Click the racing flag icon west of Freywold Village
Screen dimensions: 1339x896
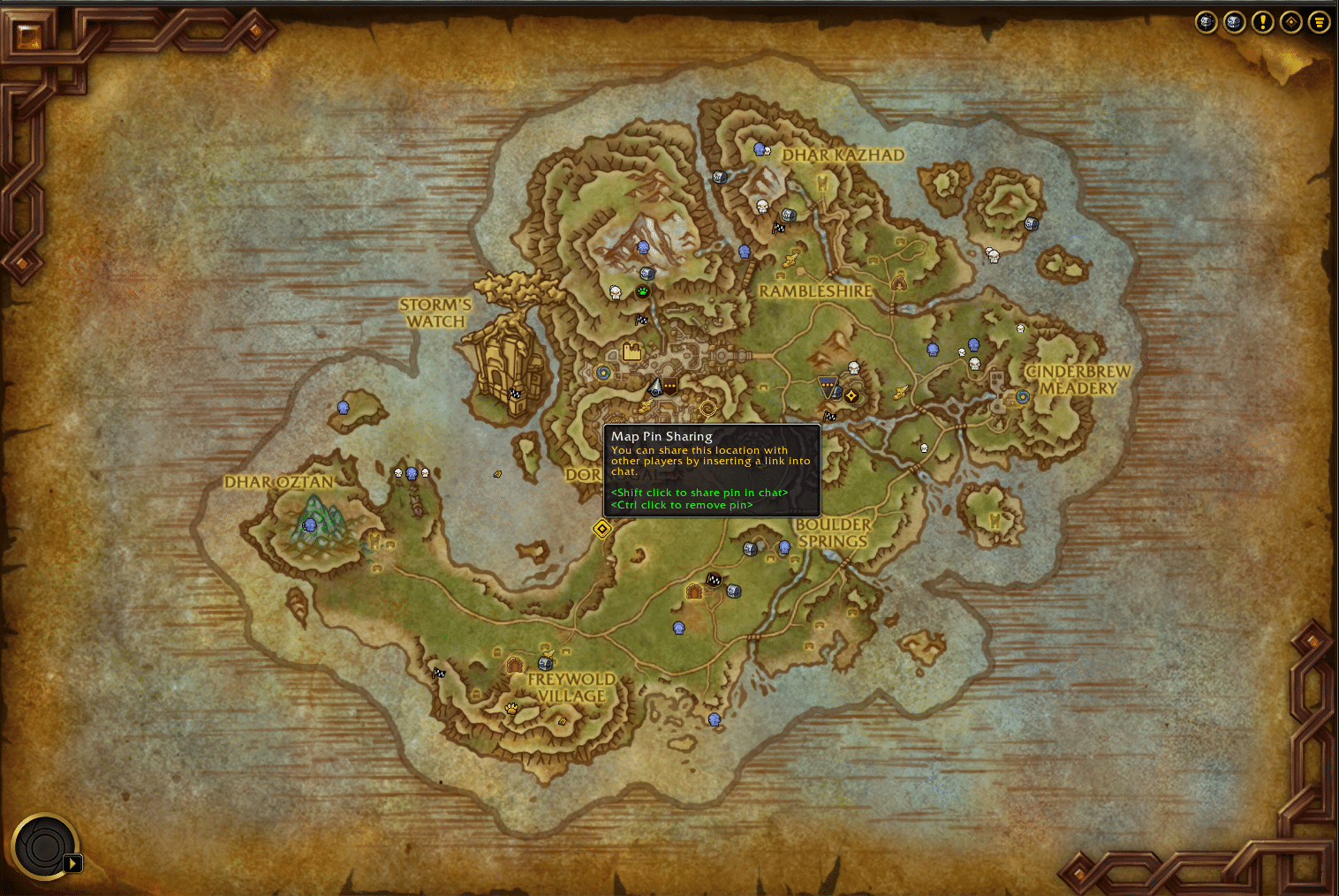click(439, 672)
